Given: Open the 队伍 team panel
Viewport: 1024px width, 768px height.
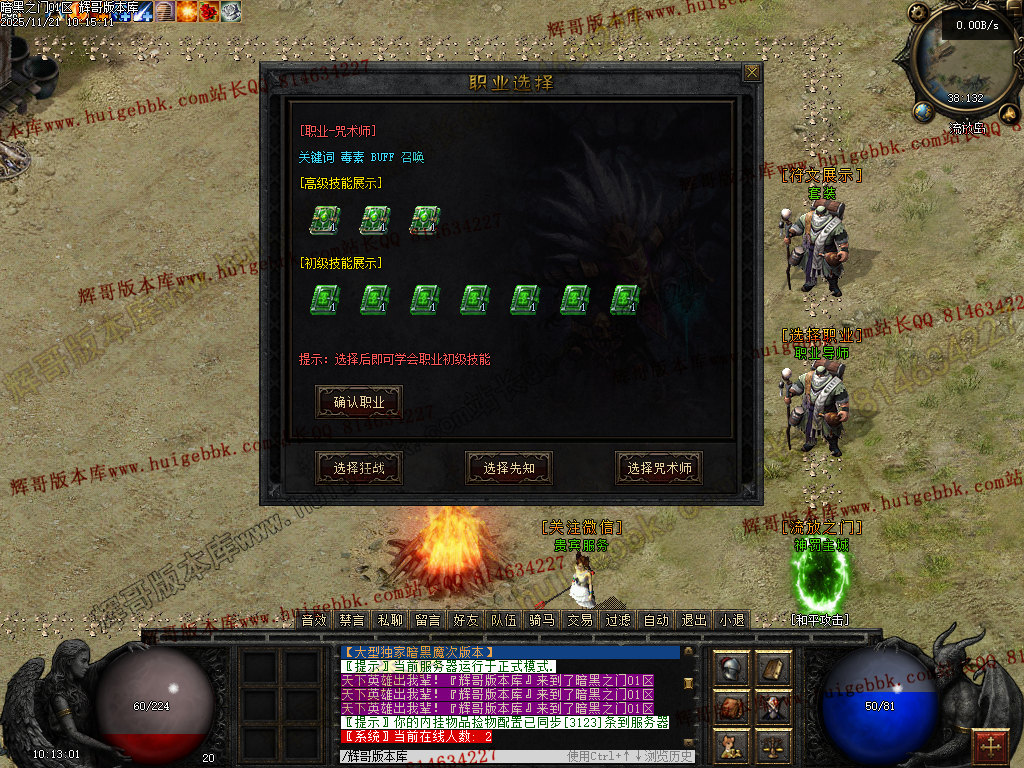Looking at the screenshot, I should coord(504,620).
